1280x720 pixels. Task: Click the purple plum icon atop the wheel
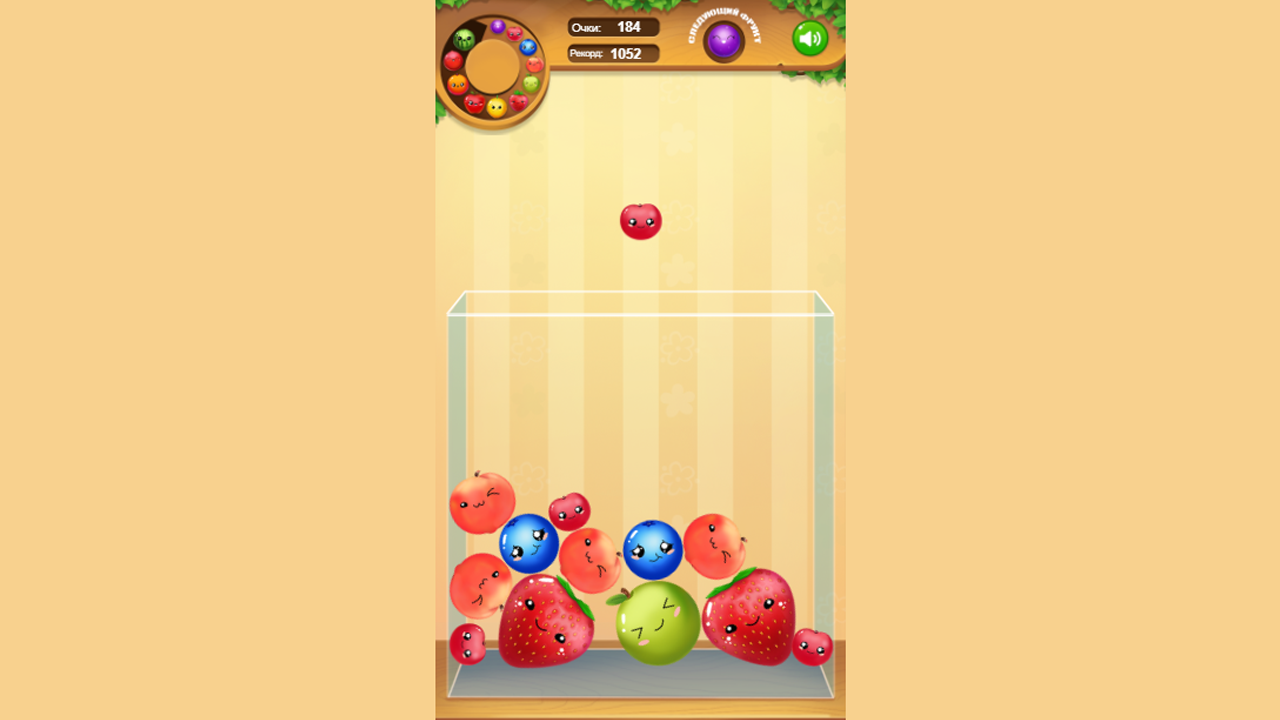pyautogui.click(x=498, y=26)
